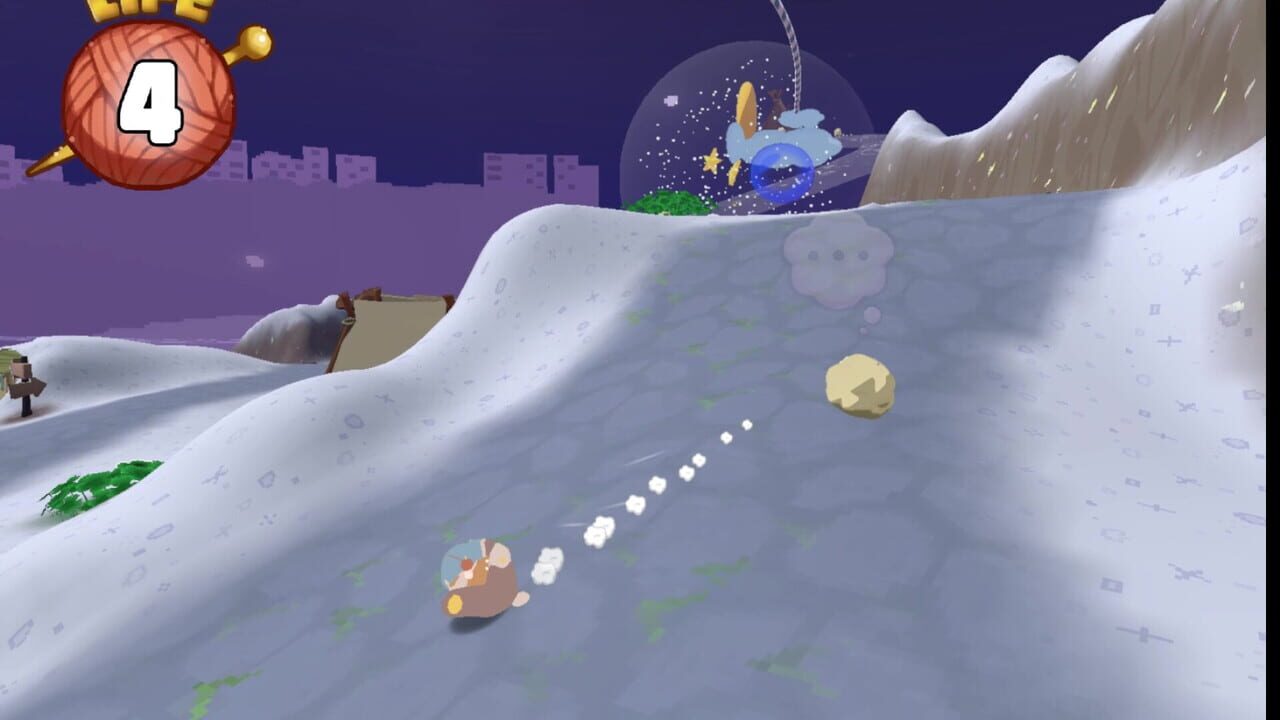Select the blue sphere inside the snow globe
The image size is (1280, 720).
[782, 172]
